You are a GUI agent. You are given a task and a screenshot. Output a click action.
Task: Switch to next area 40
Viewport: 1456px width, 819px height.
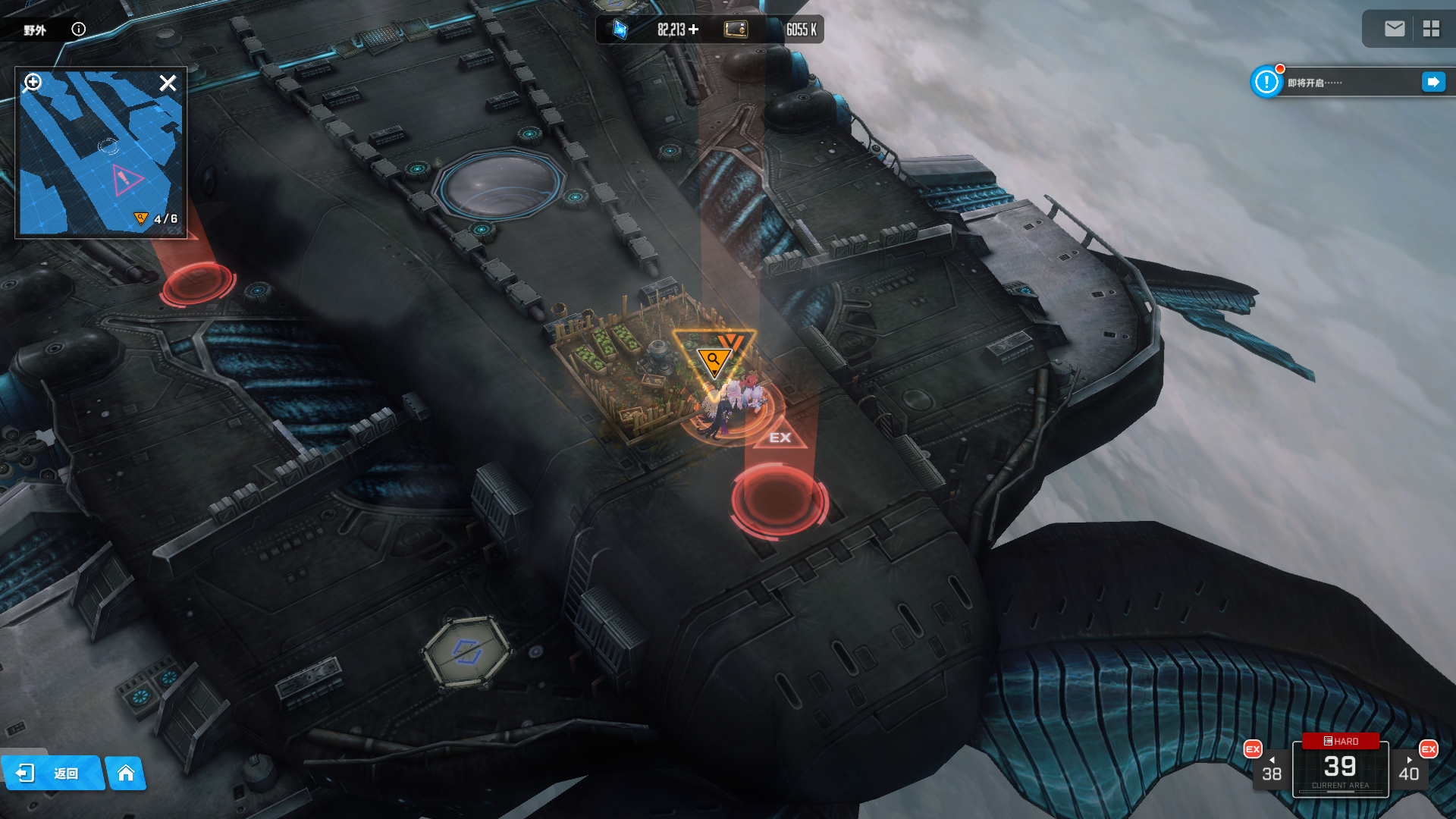1409,769
